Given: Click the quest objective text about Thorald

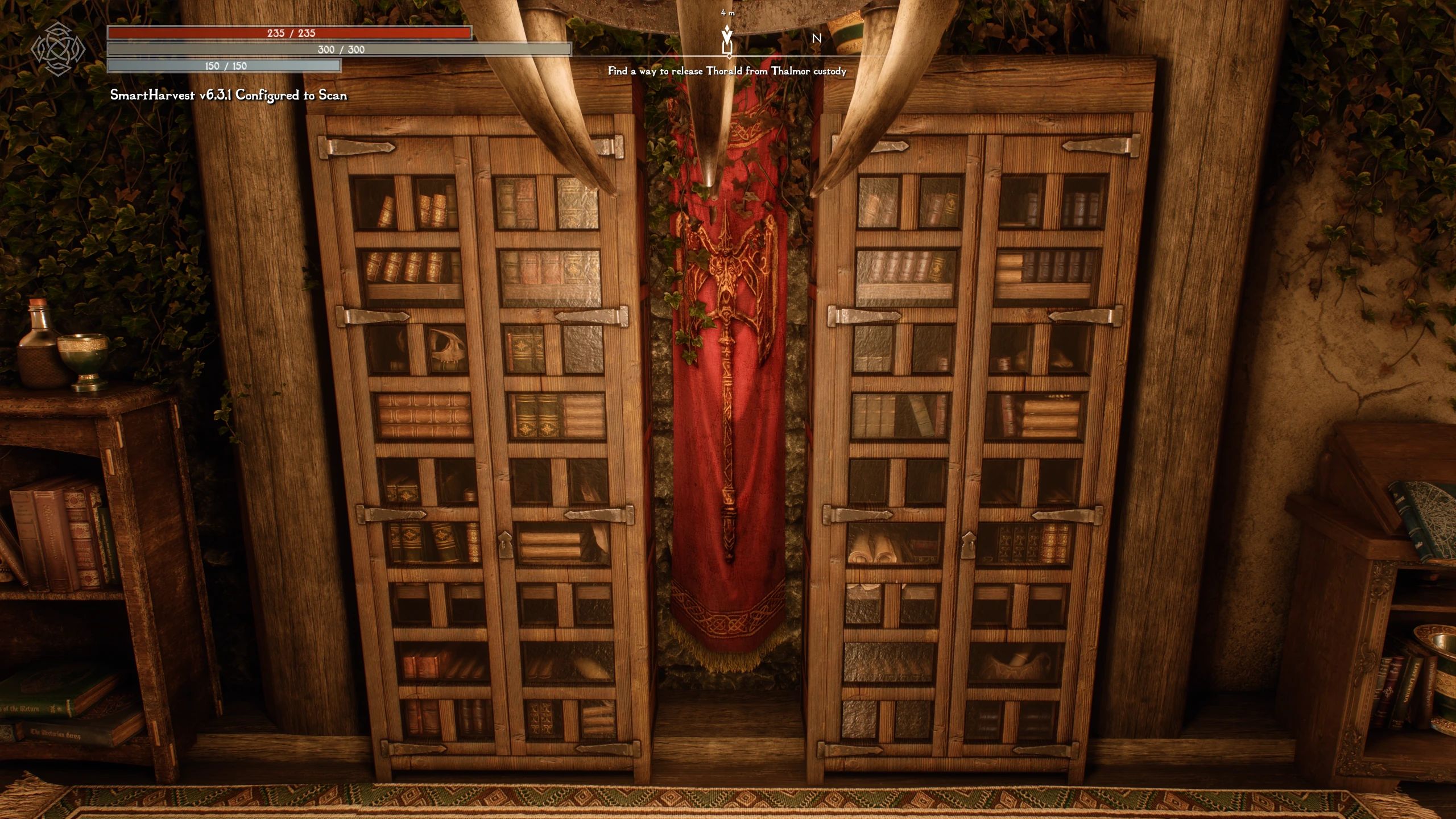Looking at the screenshot, I should [x=727, y=71].
